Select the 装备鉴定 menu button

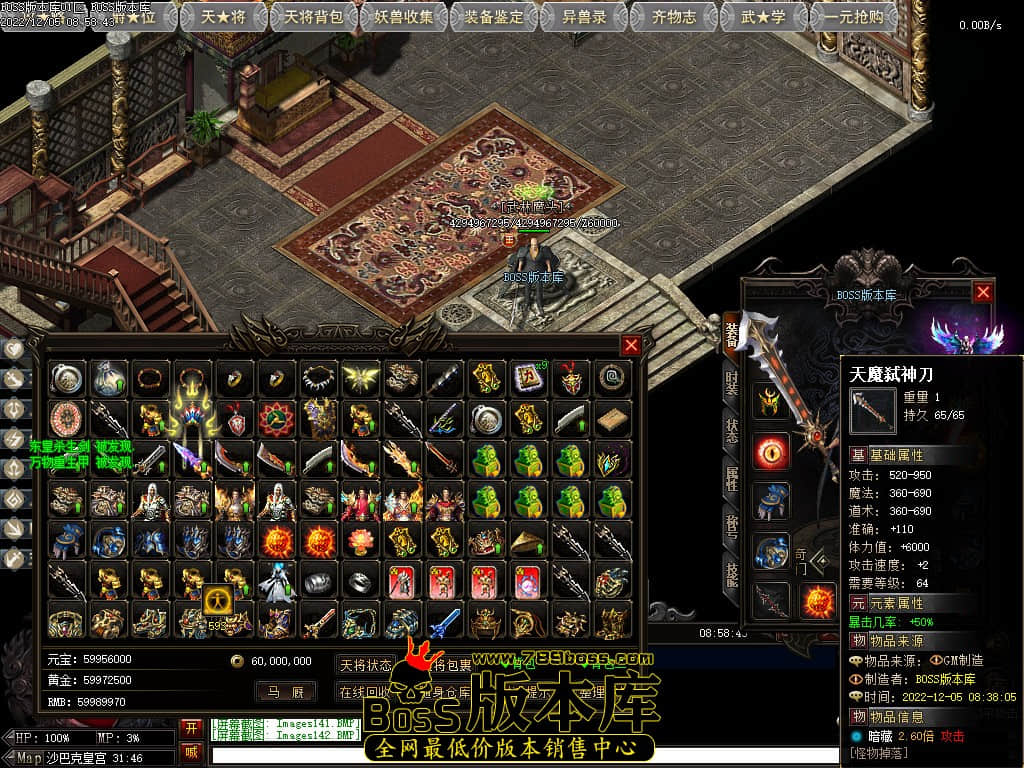click(x=494, y=16)
